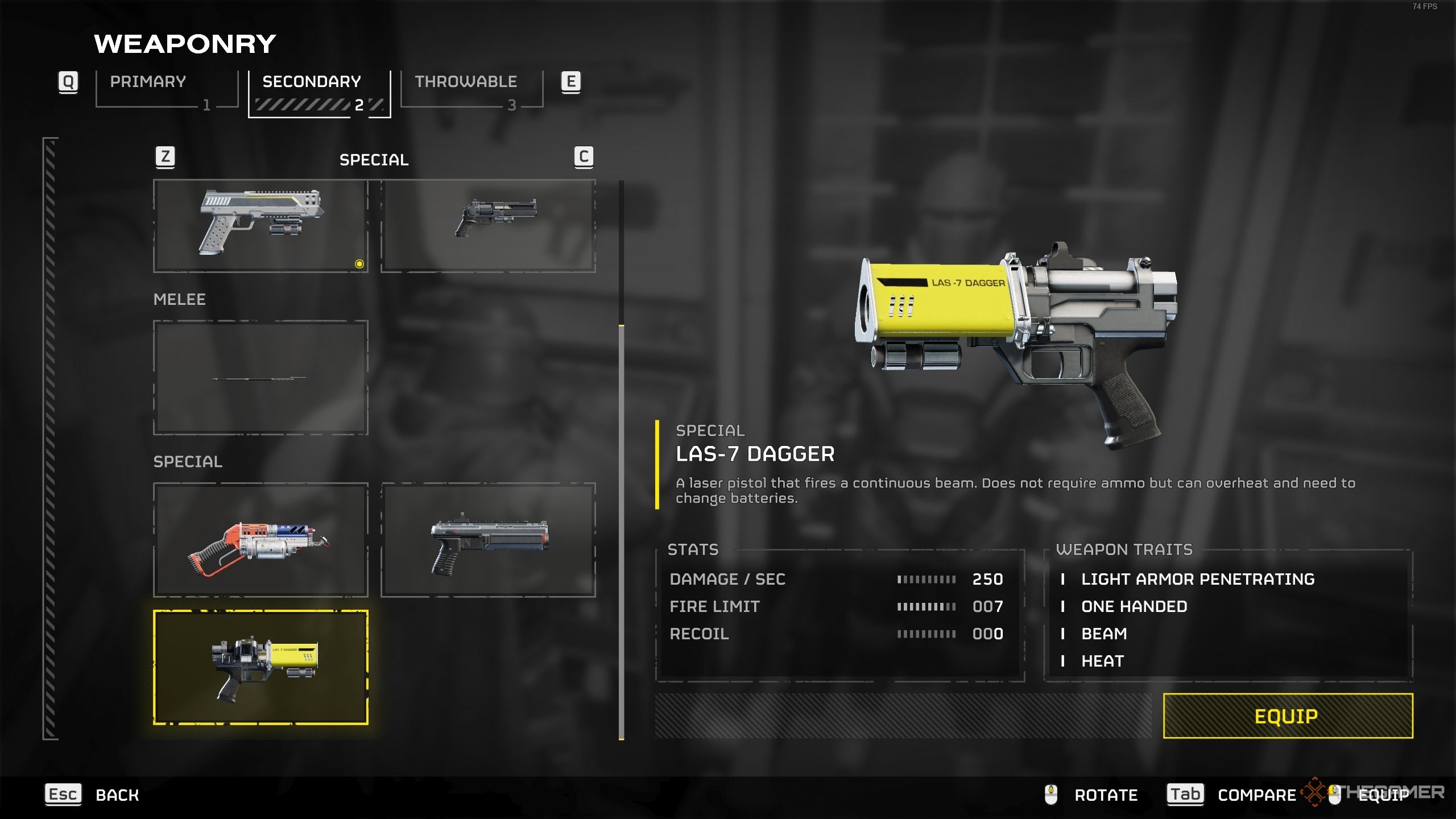The height and width of the screenshot is (819, 1456).
Task: Pick the melee weapon slot
Action: 260,378
